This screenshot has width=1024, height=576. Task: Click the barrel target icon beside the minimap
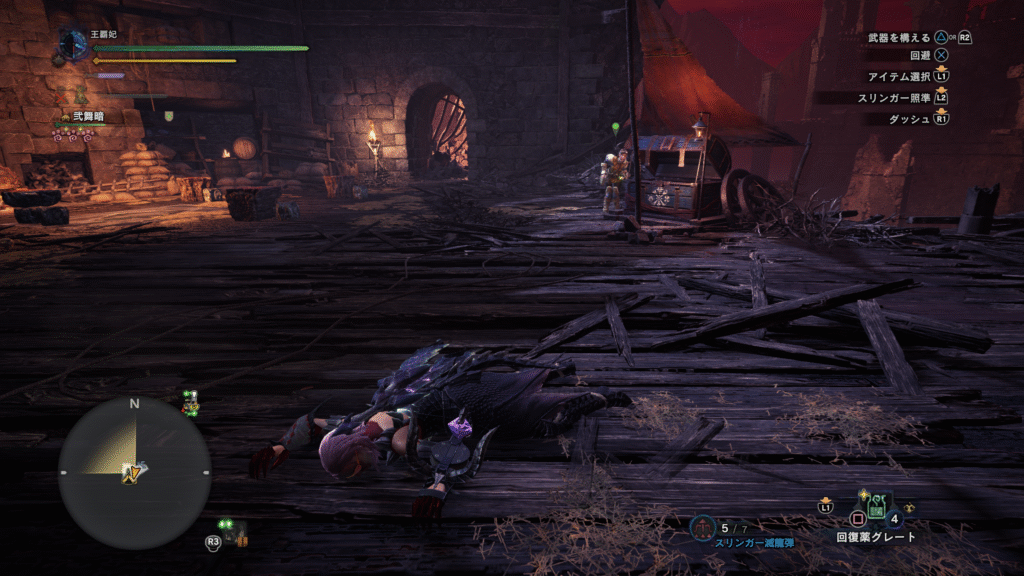point(236,531)
